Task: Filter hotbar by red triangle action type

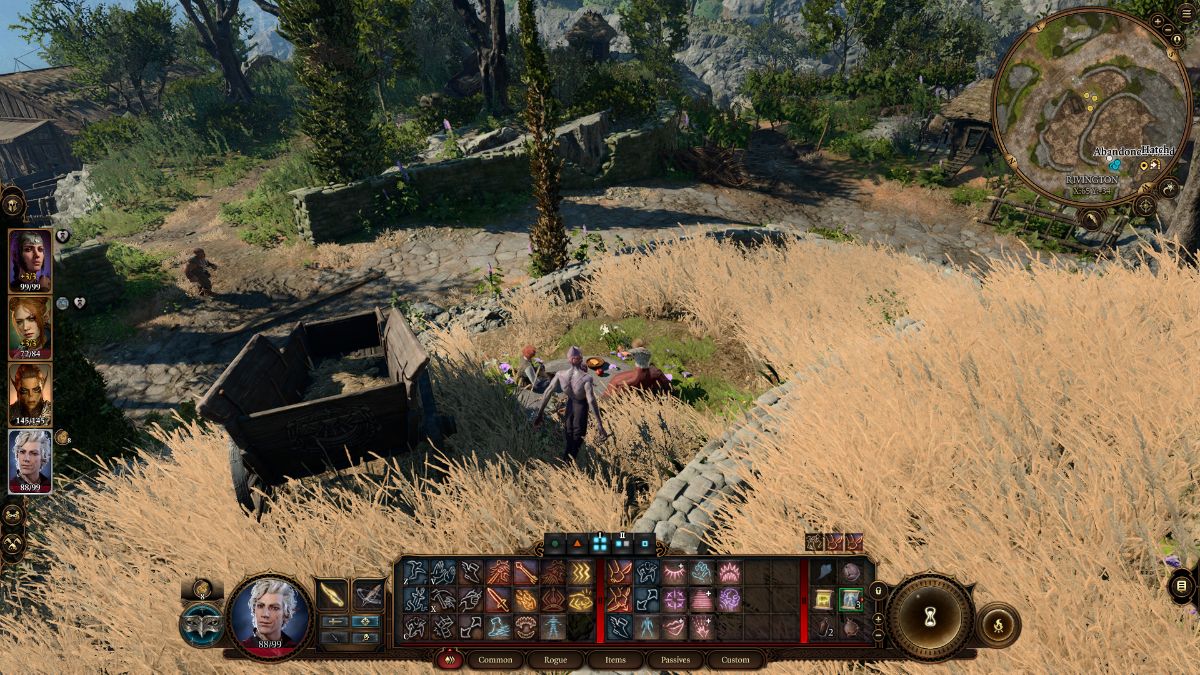Action: 577,545
